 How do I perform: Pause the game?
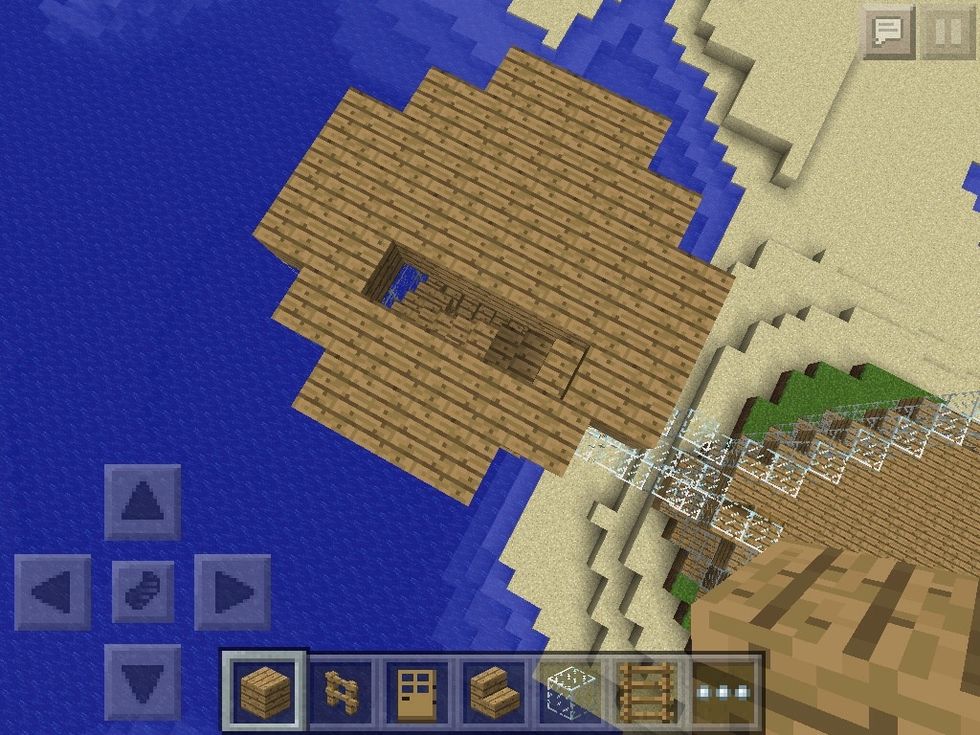pos(942,33)
